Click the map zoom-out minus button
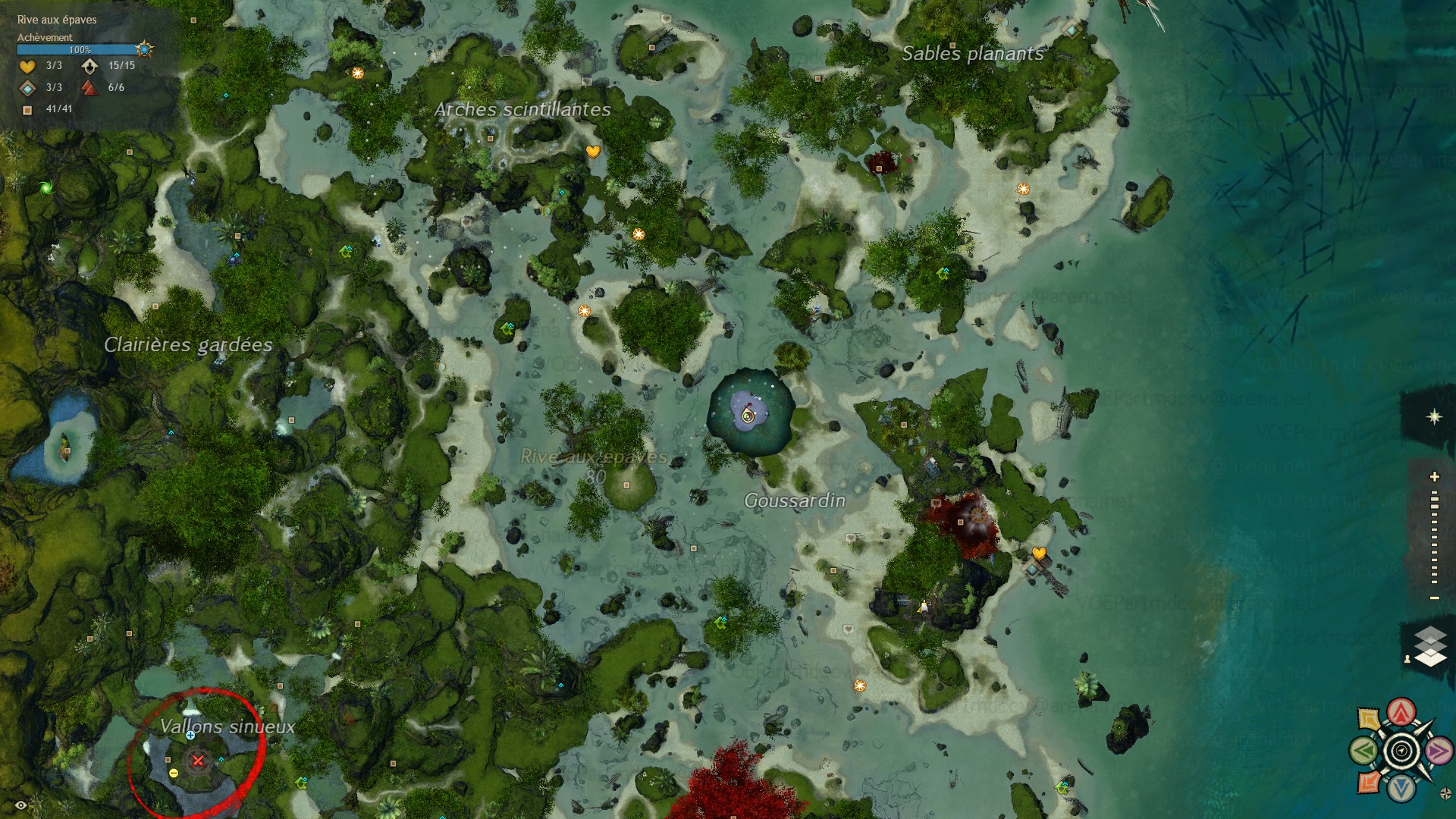Viewport: 1456px width, 819px height. [x=1434, y=598]
